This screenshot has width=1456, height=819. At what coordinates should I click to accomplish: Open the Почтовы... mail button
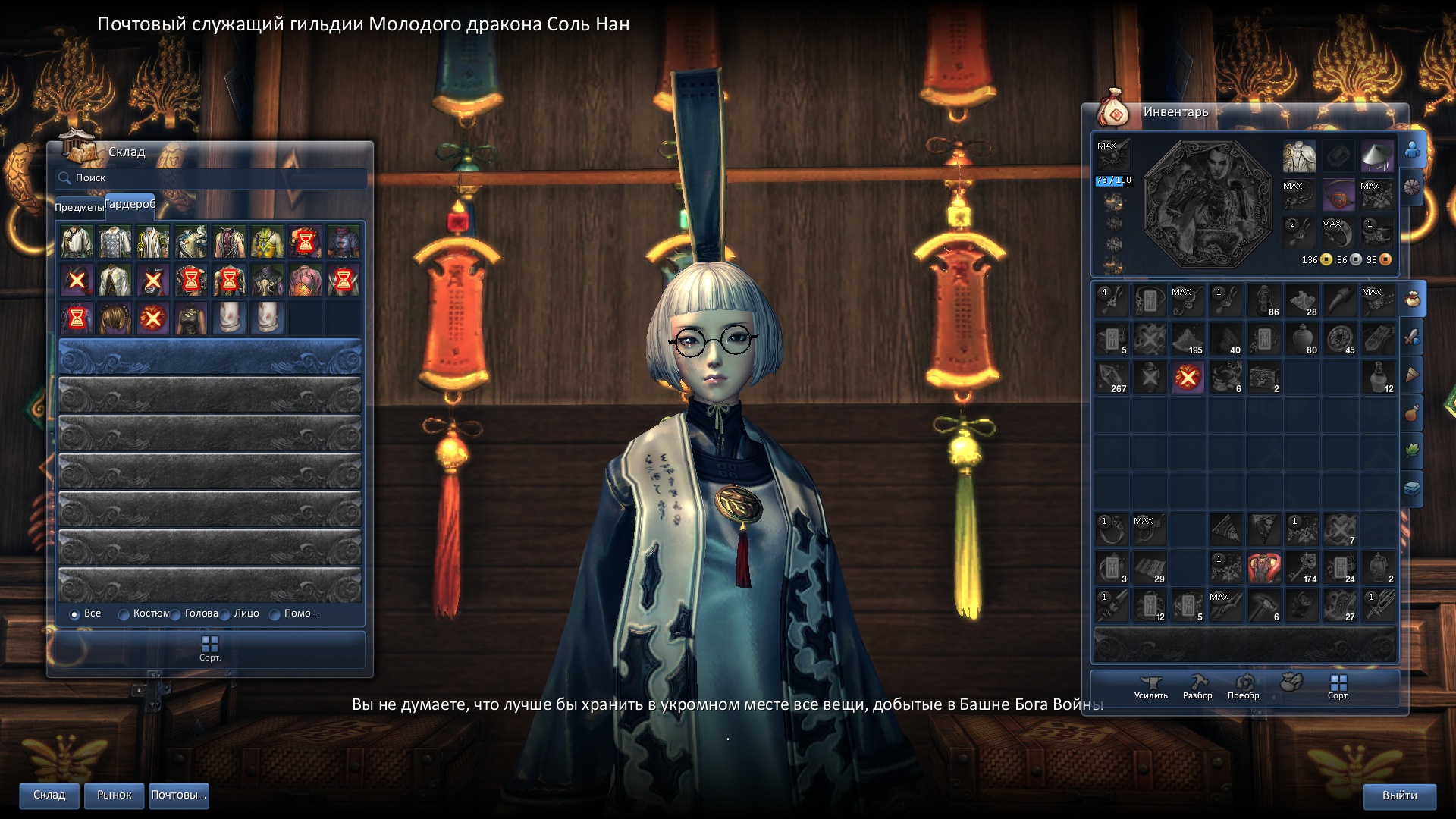tap(179, 795)
